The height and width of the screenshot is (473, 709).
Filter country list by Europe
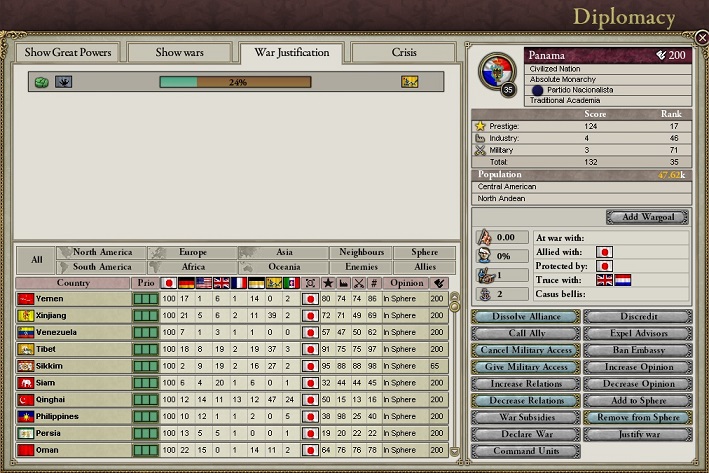[193, 253]
